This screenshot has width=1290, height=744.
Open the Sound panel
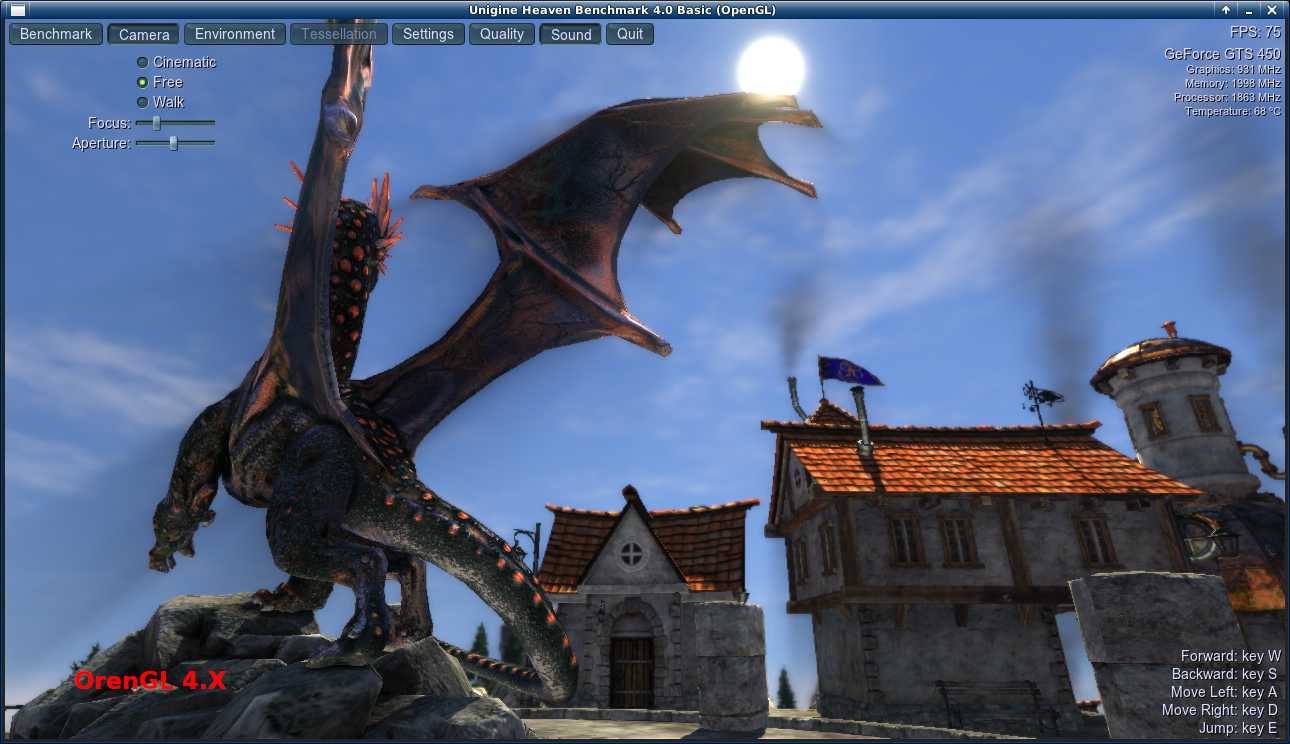pos(569,33)
